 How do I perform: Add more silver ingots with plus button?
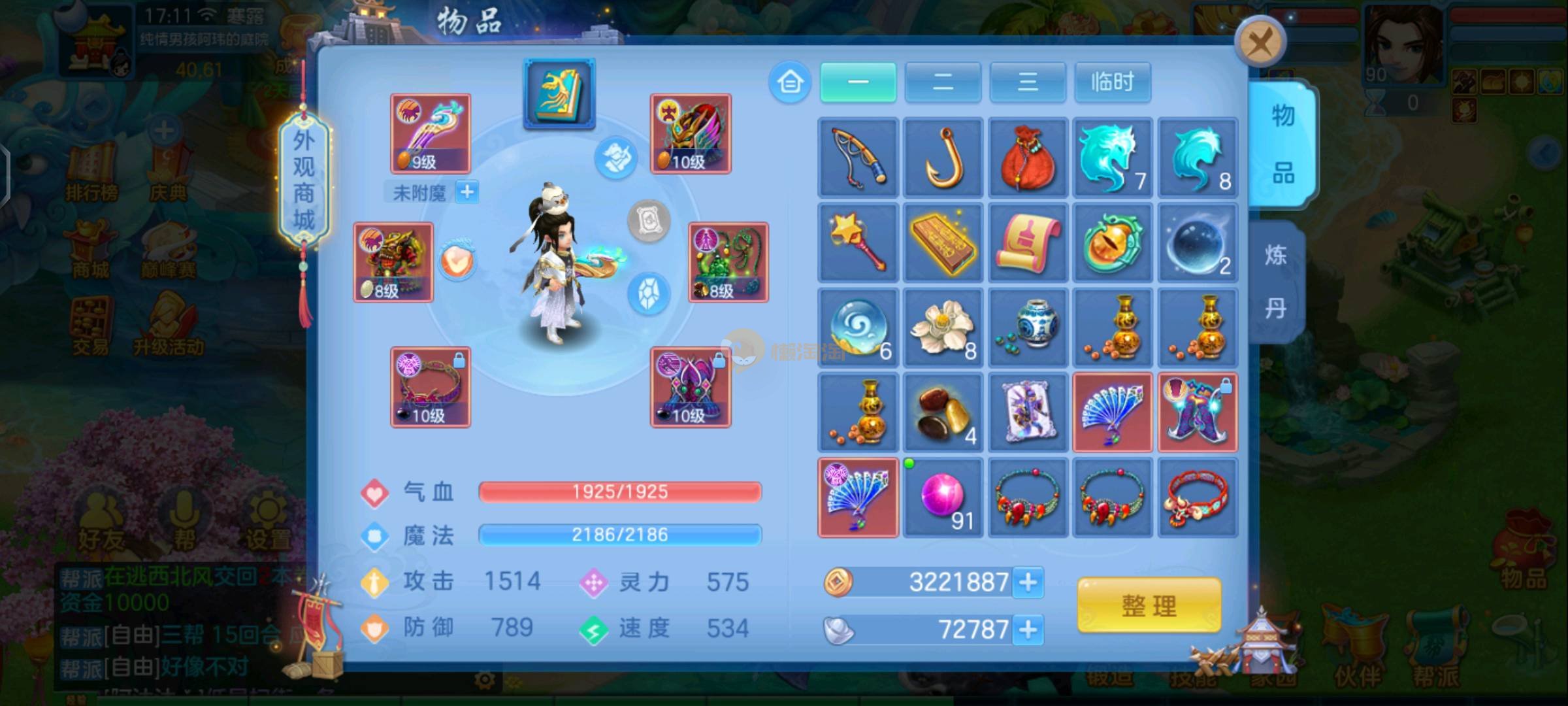tap(1028, 630)
